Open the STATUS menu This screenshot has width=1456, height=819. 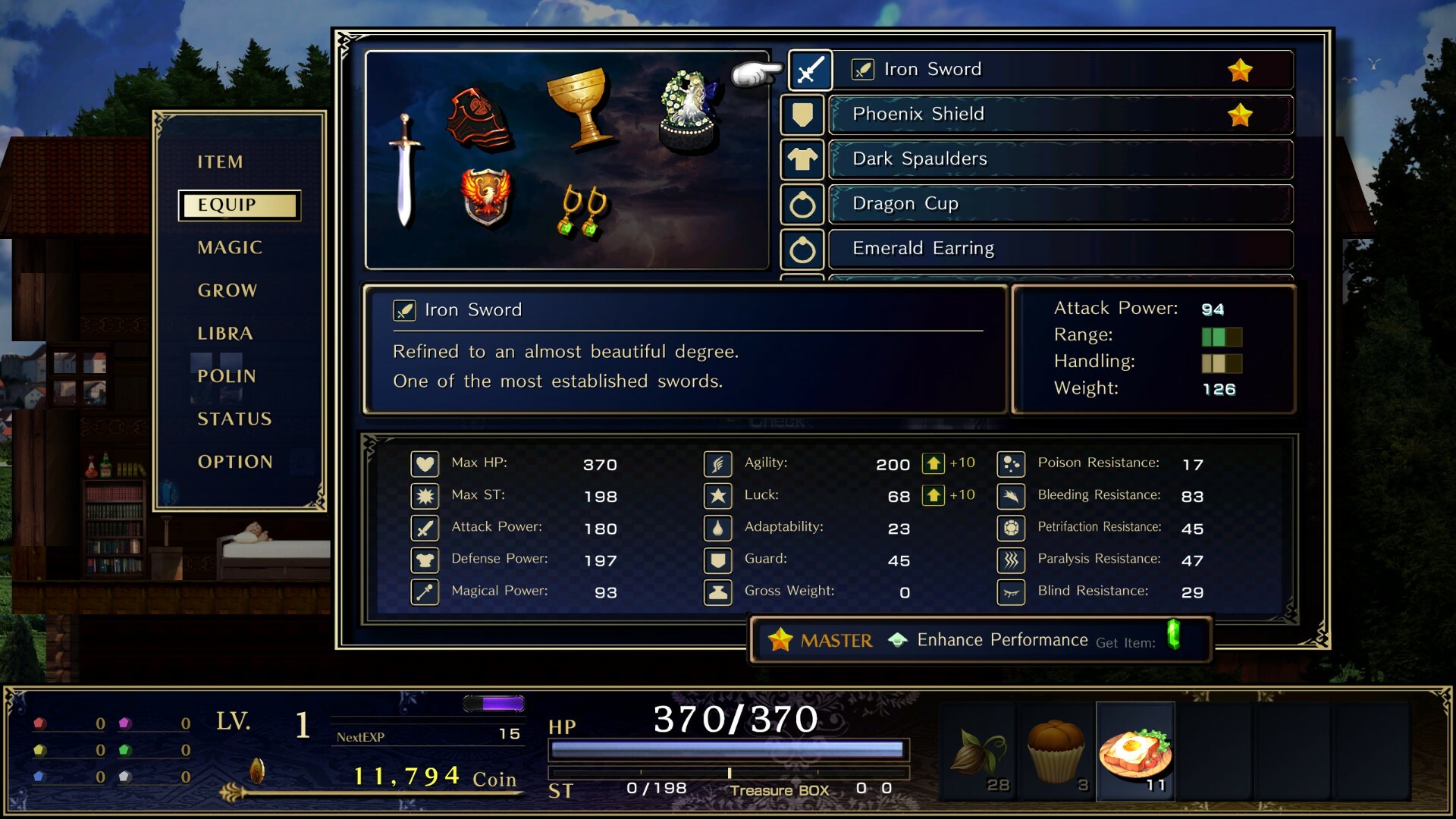[x=234, y=419]
